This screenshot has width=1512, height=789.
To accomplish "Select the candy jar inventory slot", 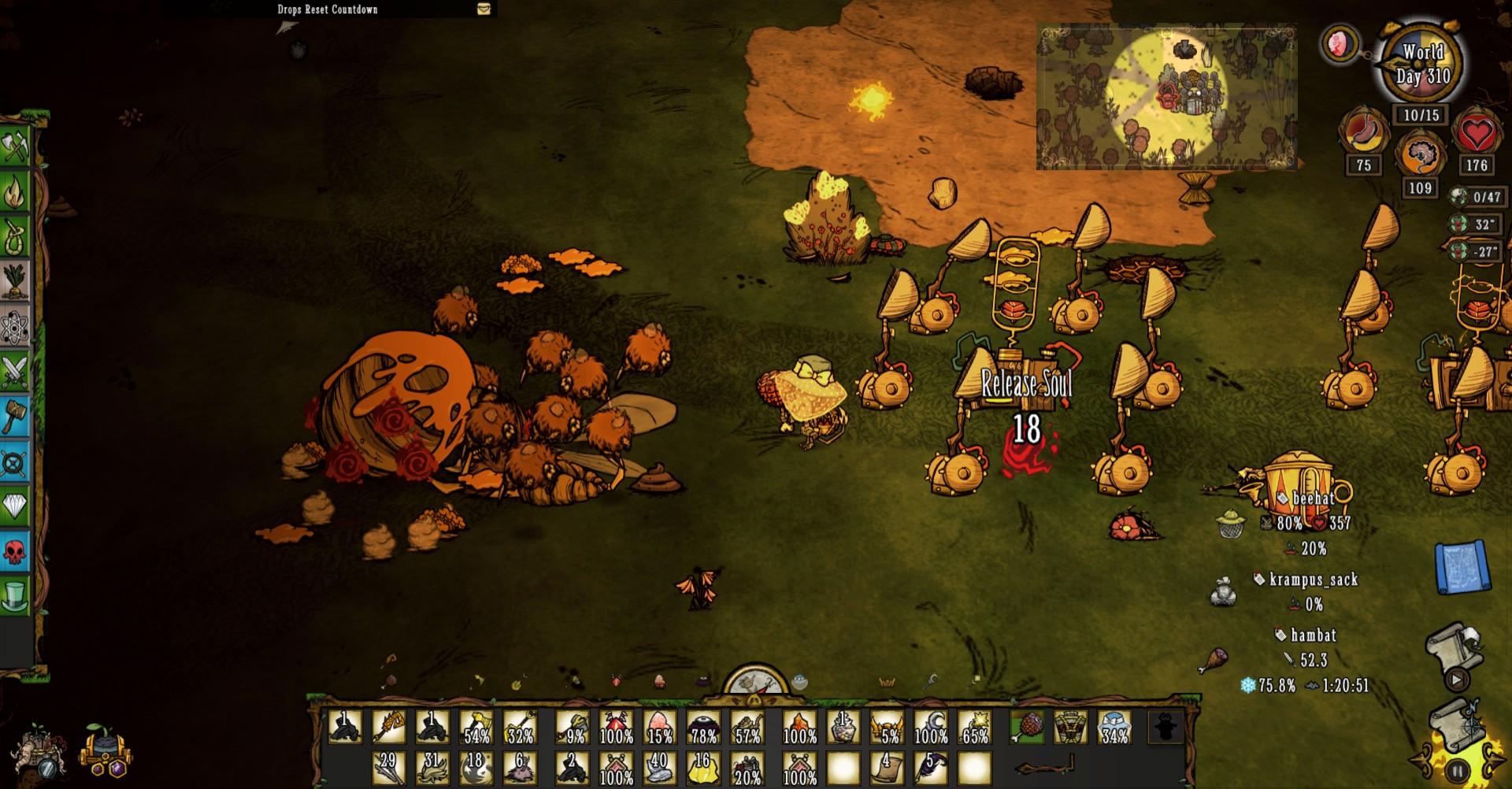I will click(x=843, y=727).
